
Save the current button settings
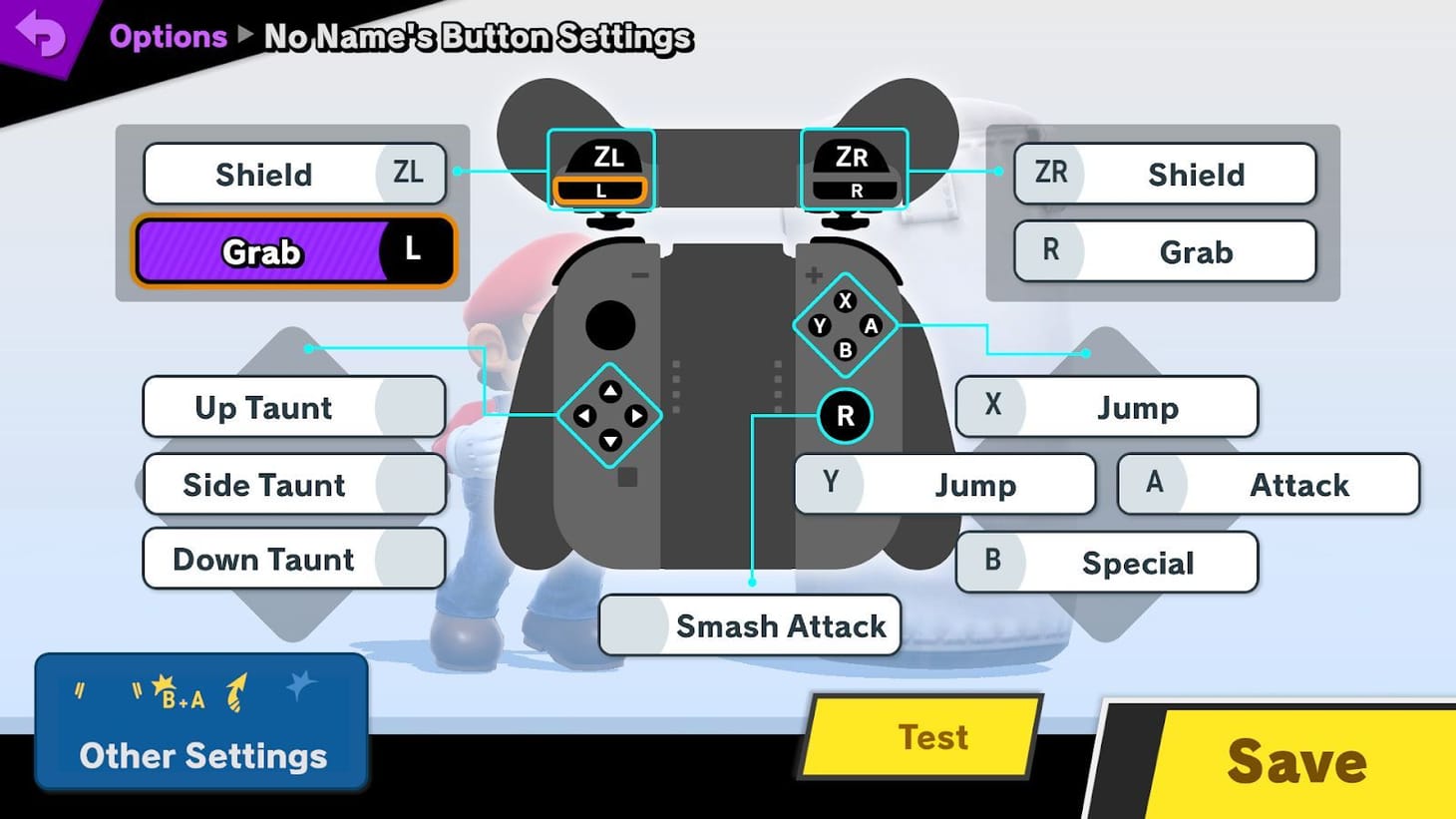[1296, 761]
